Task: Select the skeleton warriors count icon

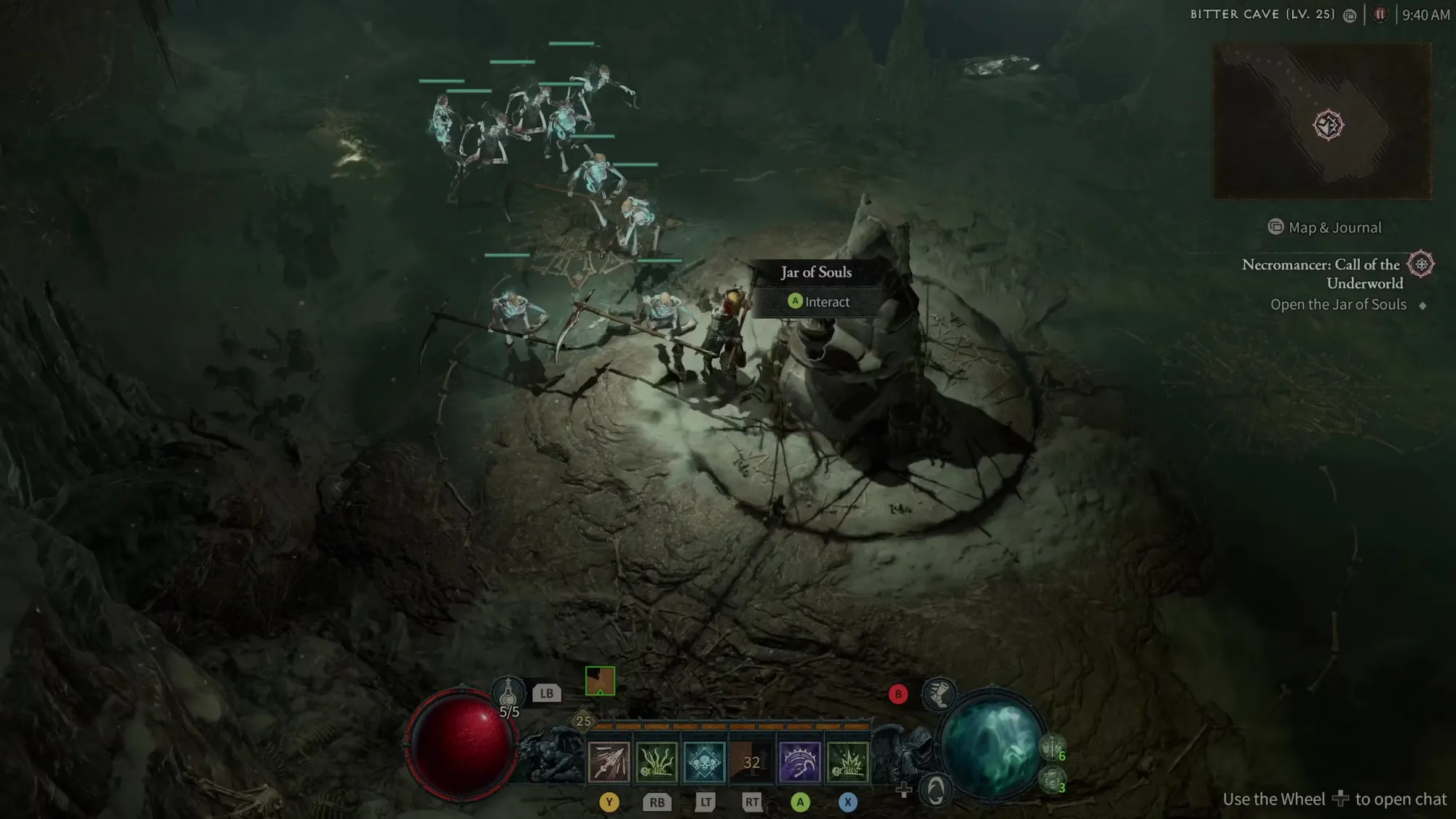Action: (1052, 747)
